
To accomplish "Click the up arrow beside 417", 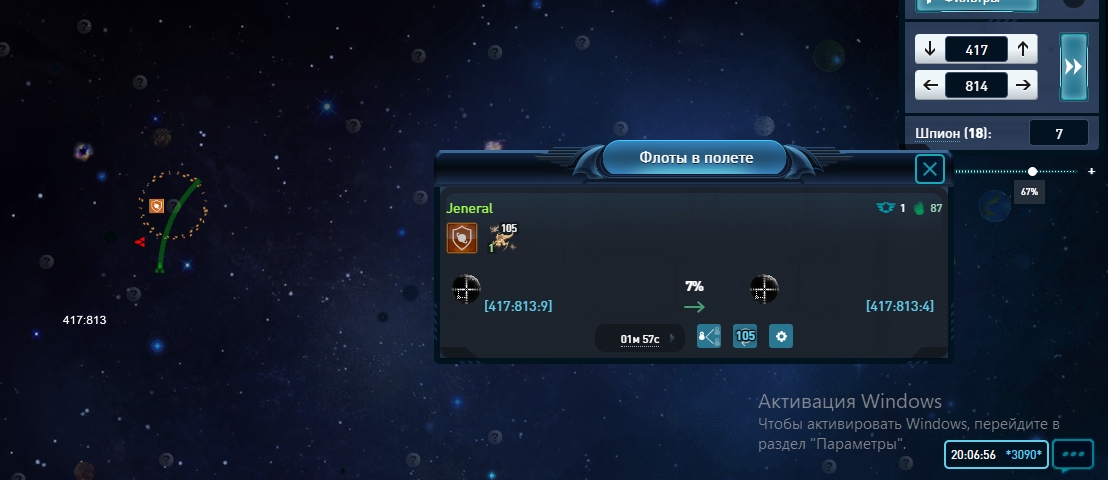I will click(x=1022, y=48).
